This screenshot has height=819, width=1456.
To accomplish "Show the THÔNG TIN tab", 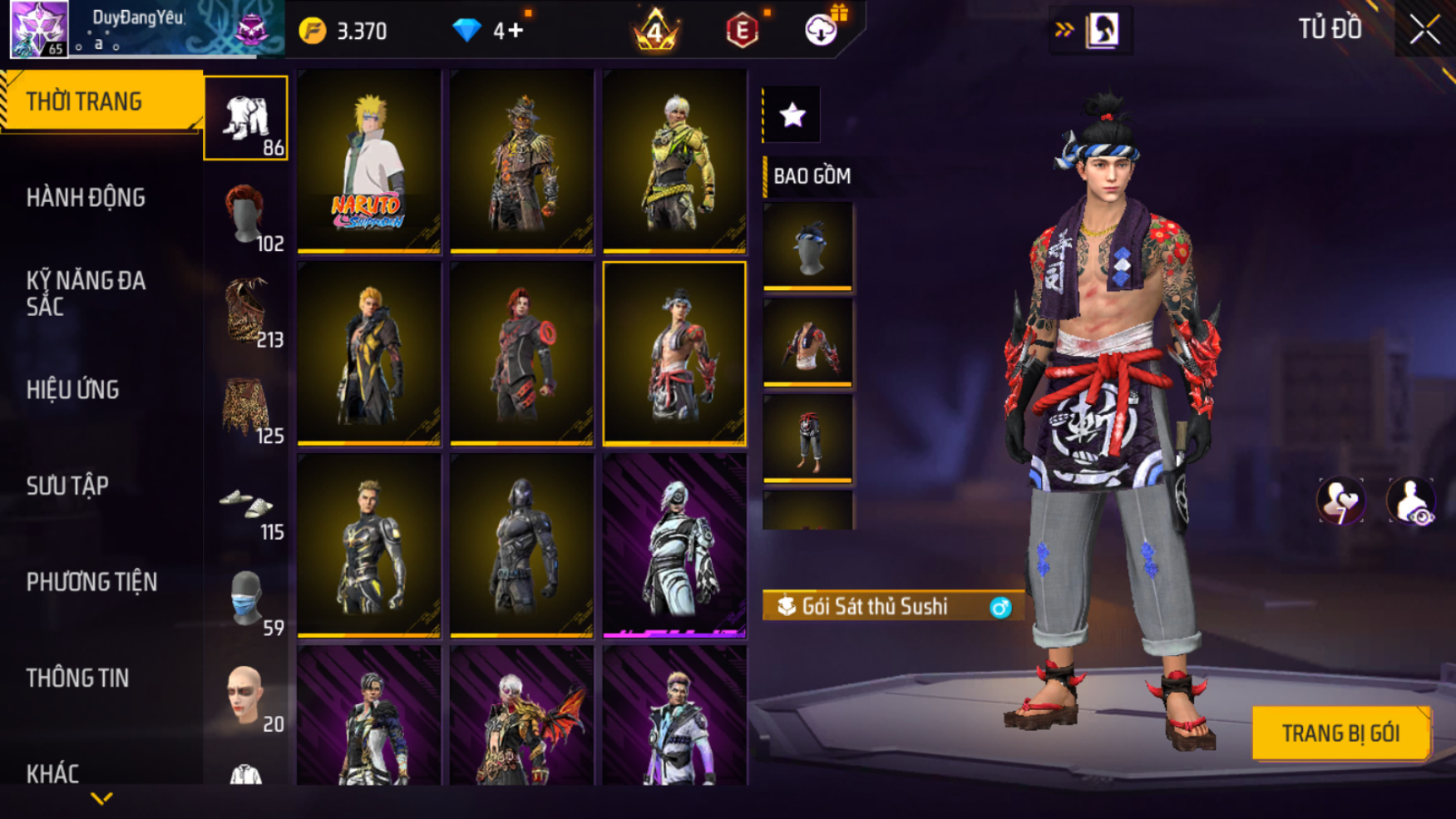I will (77, 678).
